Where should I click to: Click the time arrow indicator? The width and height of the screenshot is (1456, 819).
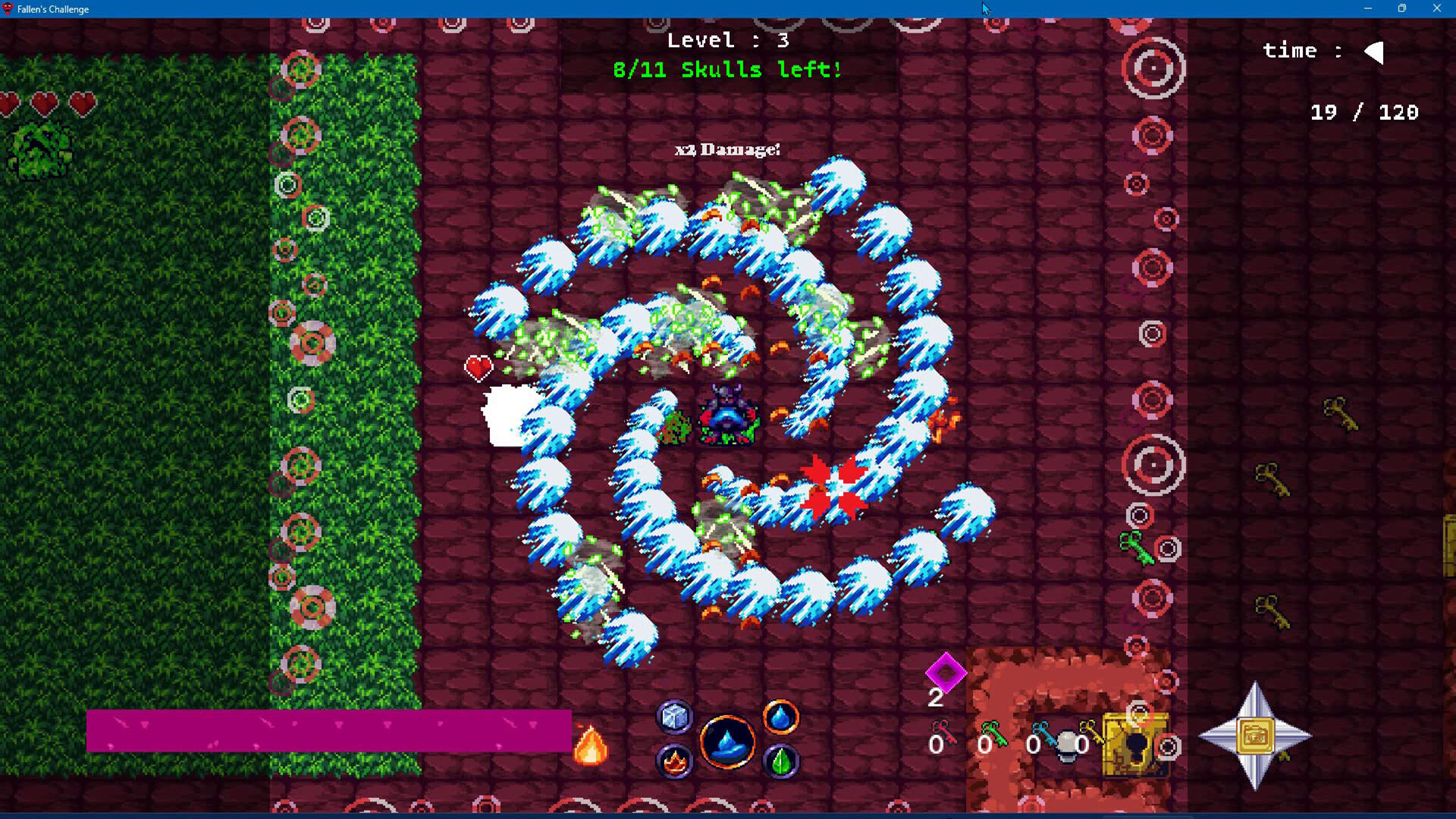click(1373, 52)
